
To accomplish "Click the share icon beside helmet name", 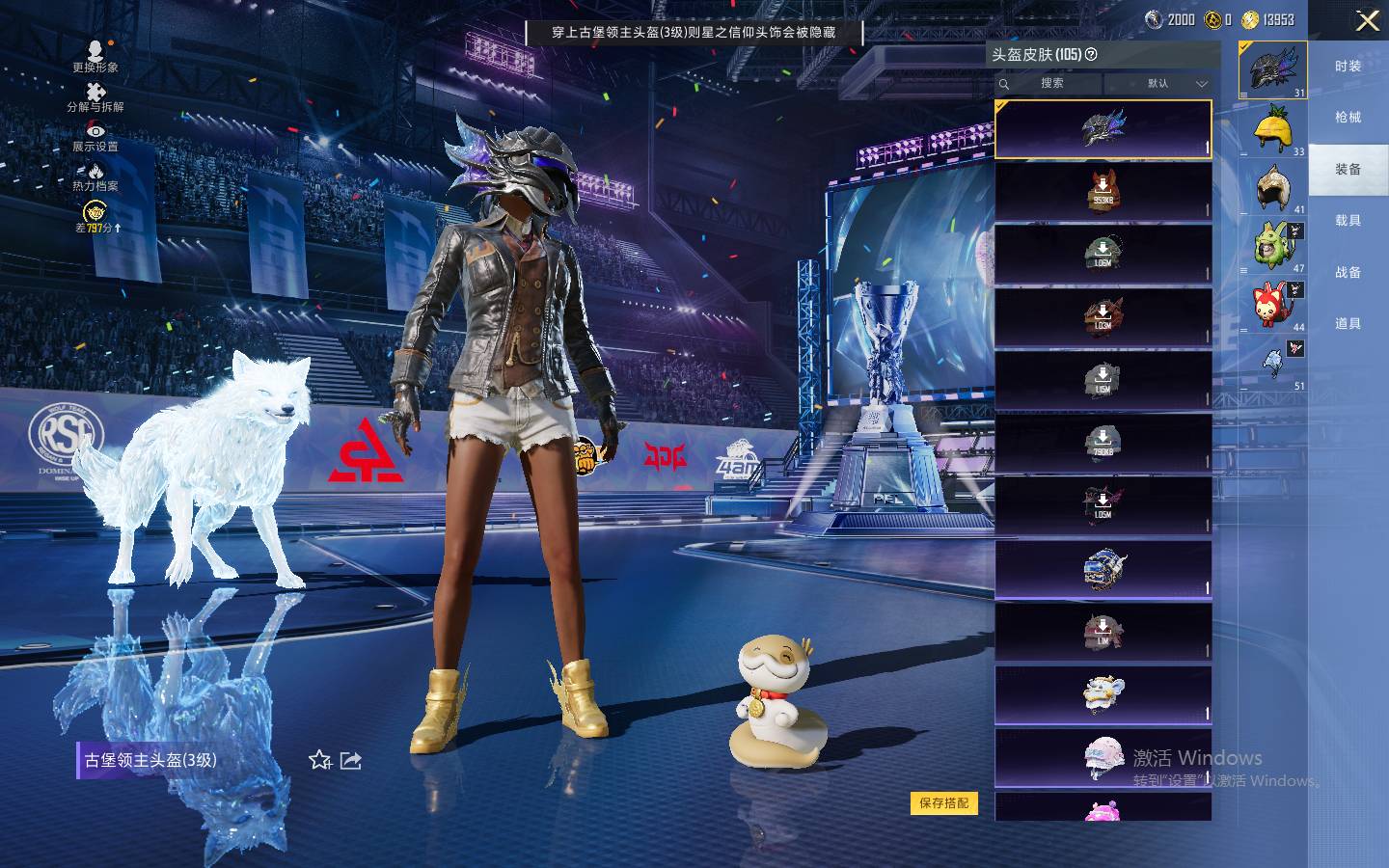I will coord(351,761).
